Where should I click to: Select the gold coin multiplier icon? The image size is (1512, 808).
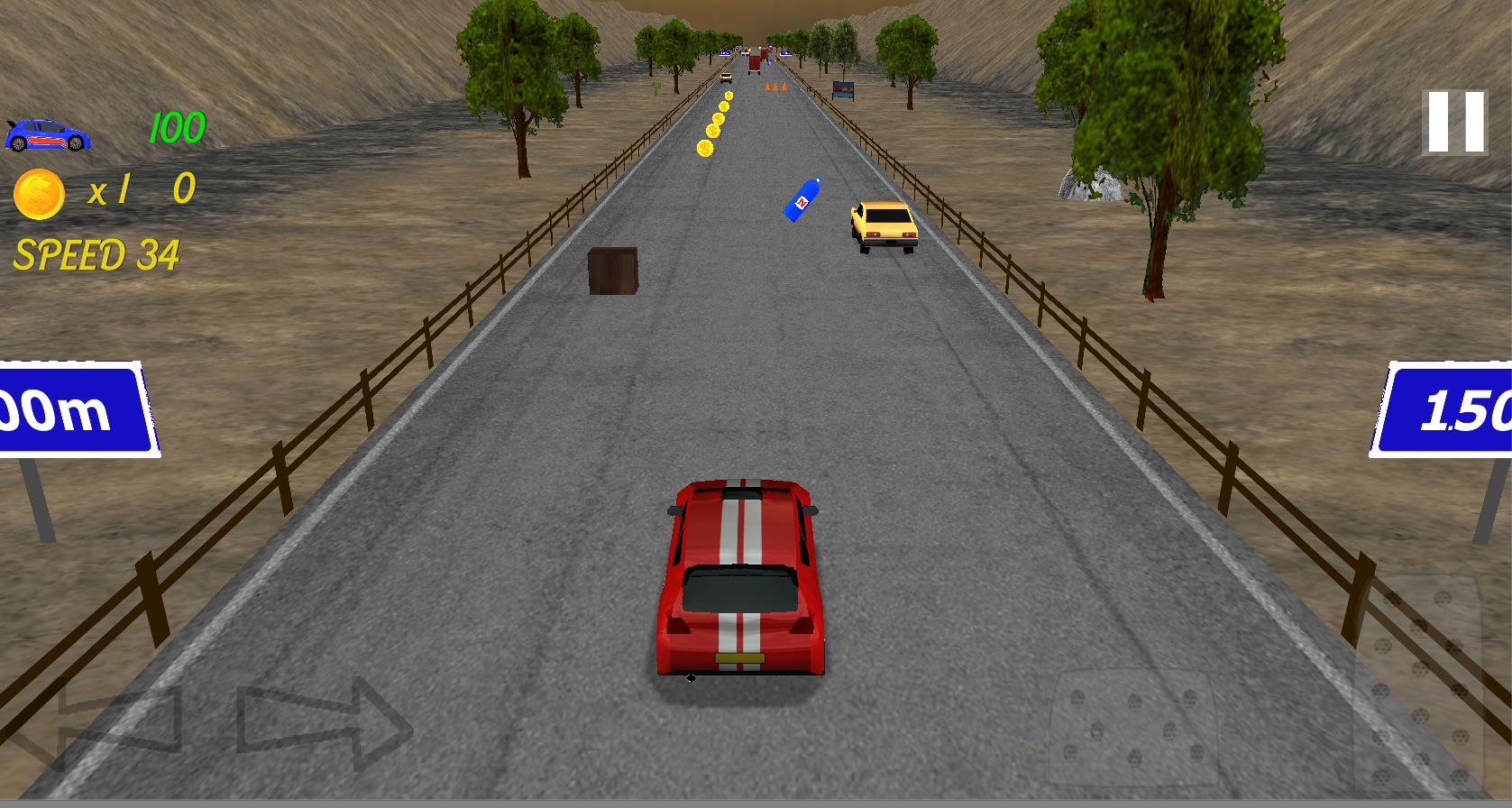coord(38,190)
